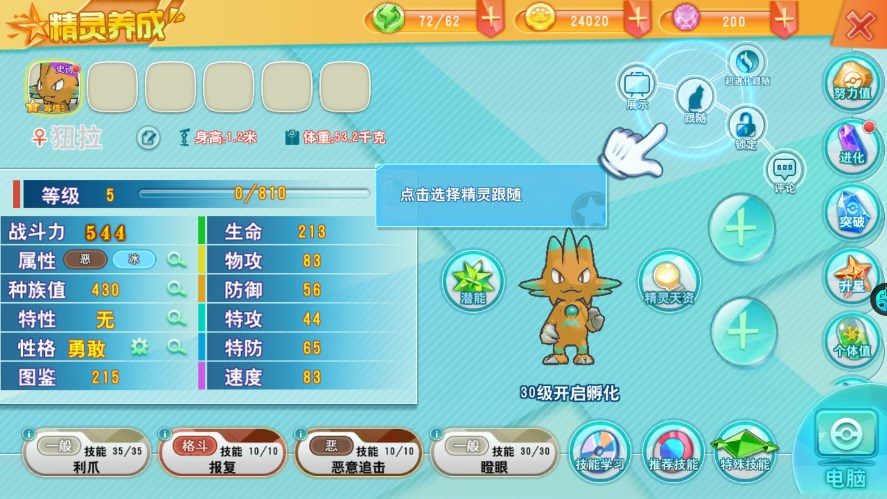Select the 狃拉 portrait in the team row

point(52,87)
